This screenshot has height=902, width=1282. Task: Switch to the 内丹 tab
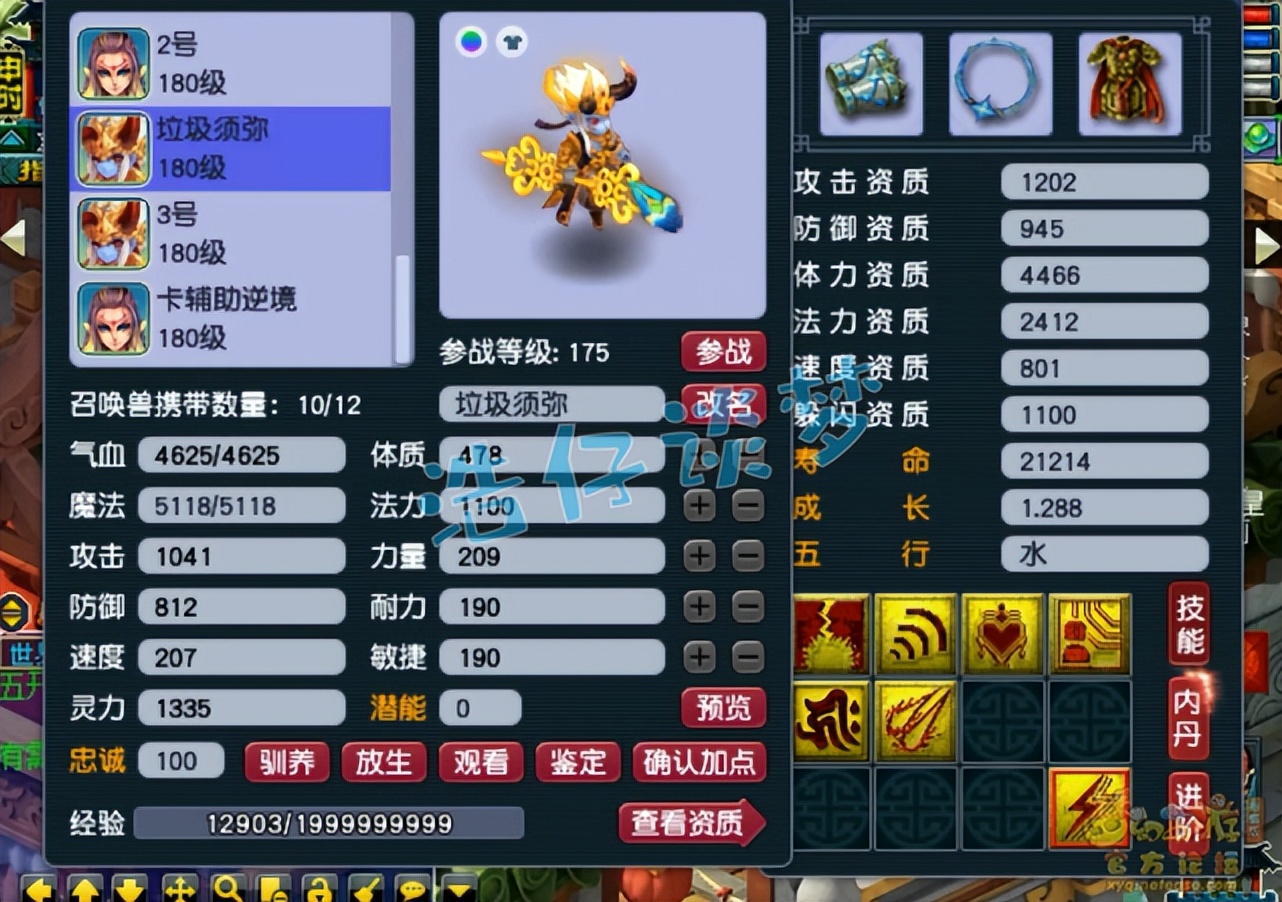1189,713
